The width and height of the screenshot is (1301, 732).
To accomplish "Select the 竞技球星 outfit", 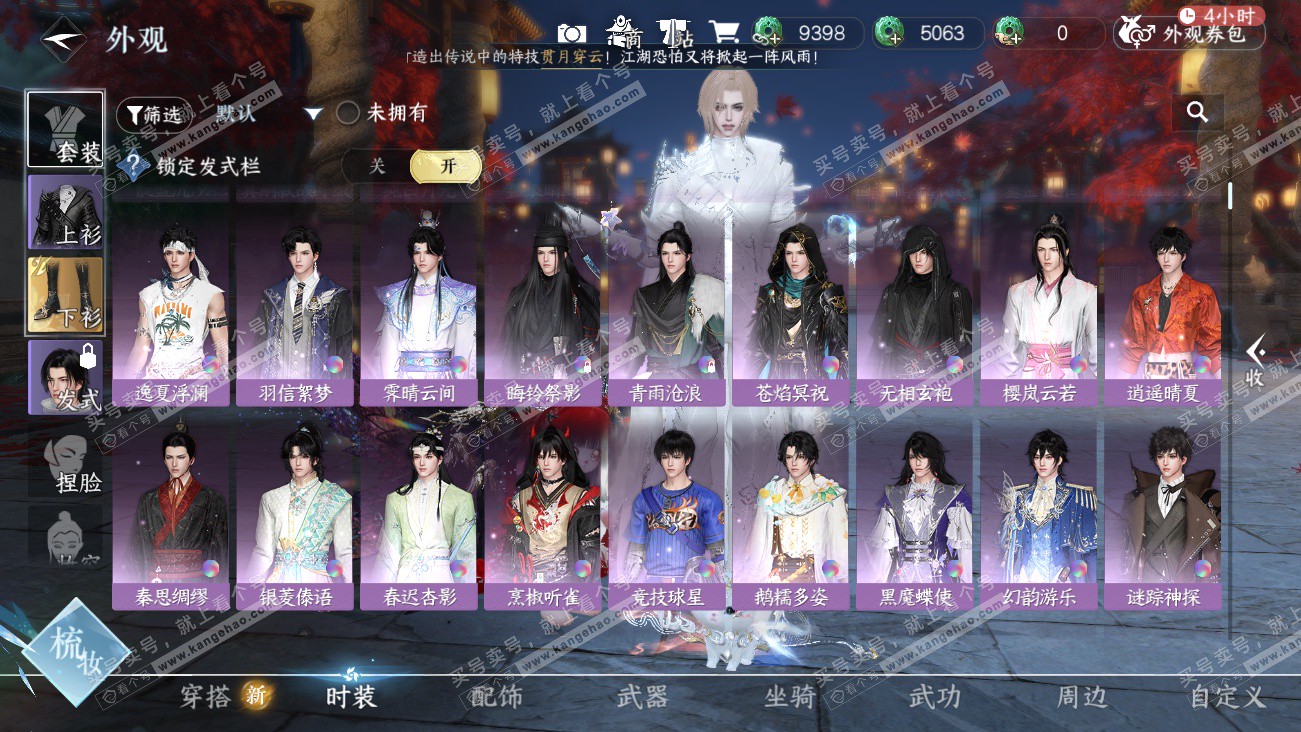I will (668, 512).
